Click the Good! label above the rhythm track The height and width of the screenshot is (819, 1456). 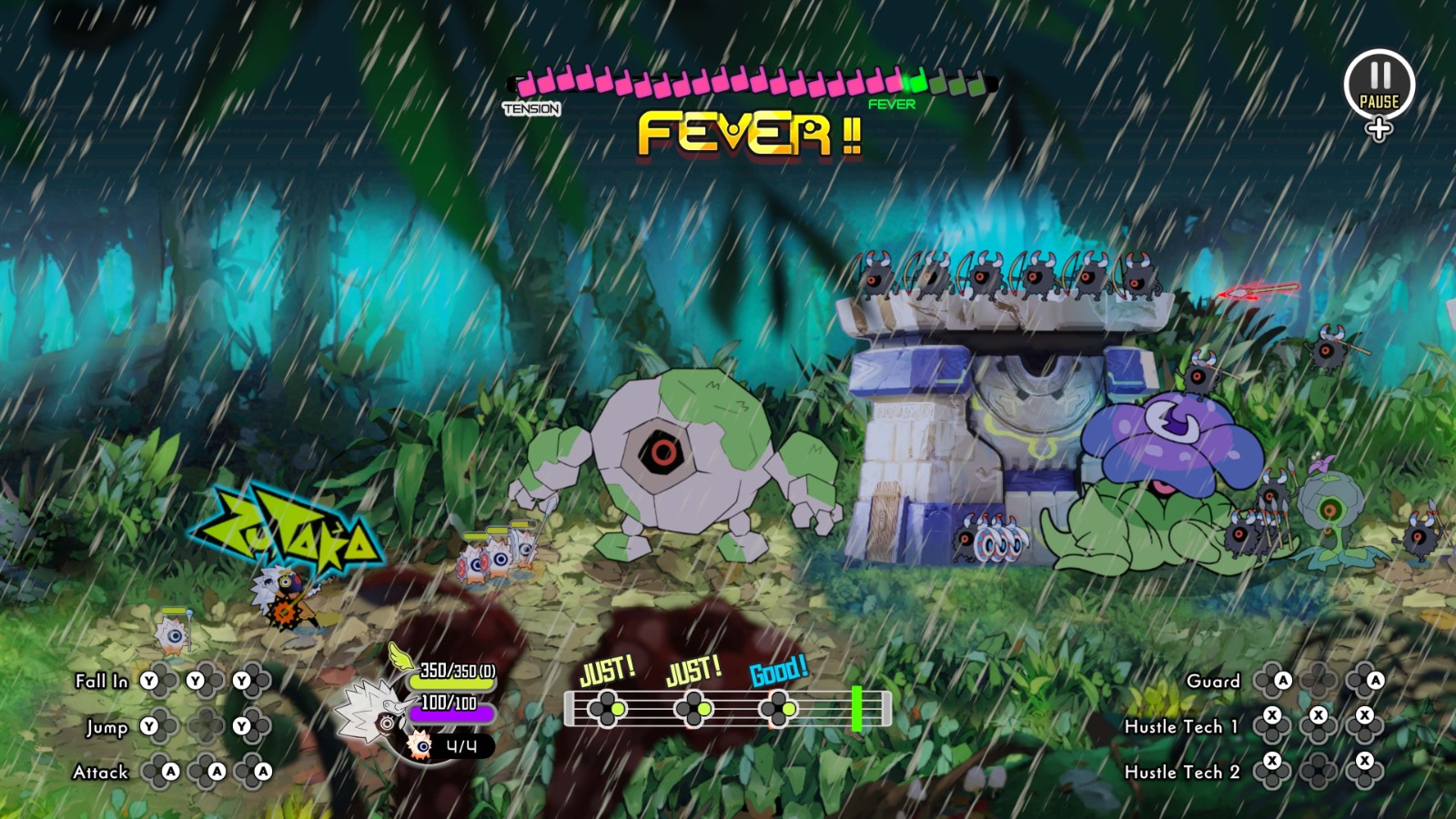(778, 673)
